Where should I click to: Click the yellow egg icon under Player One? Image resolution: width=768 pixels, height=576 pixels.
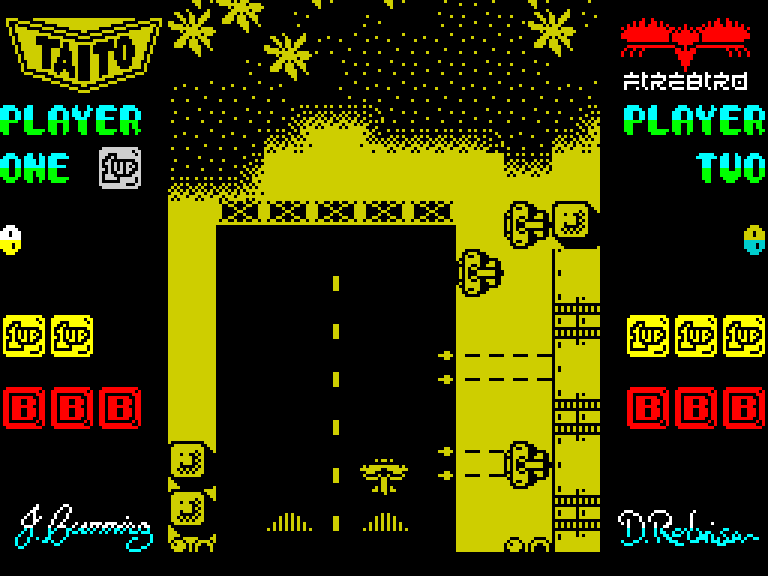click(x=11, y=240)
